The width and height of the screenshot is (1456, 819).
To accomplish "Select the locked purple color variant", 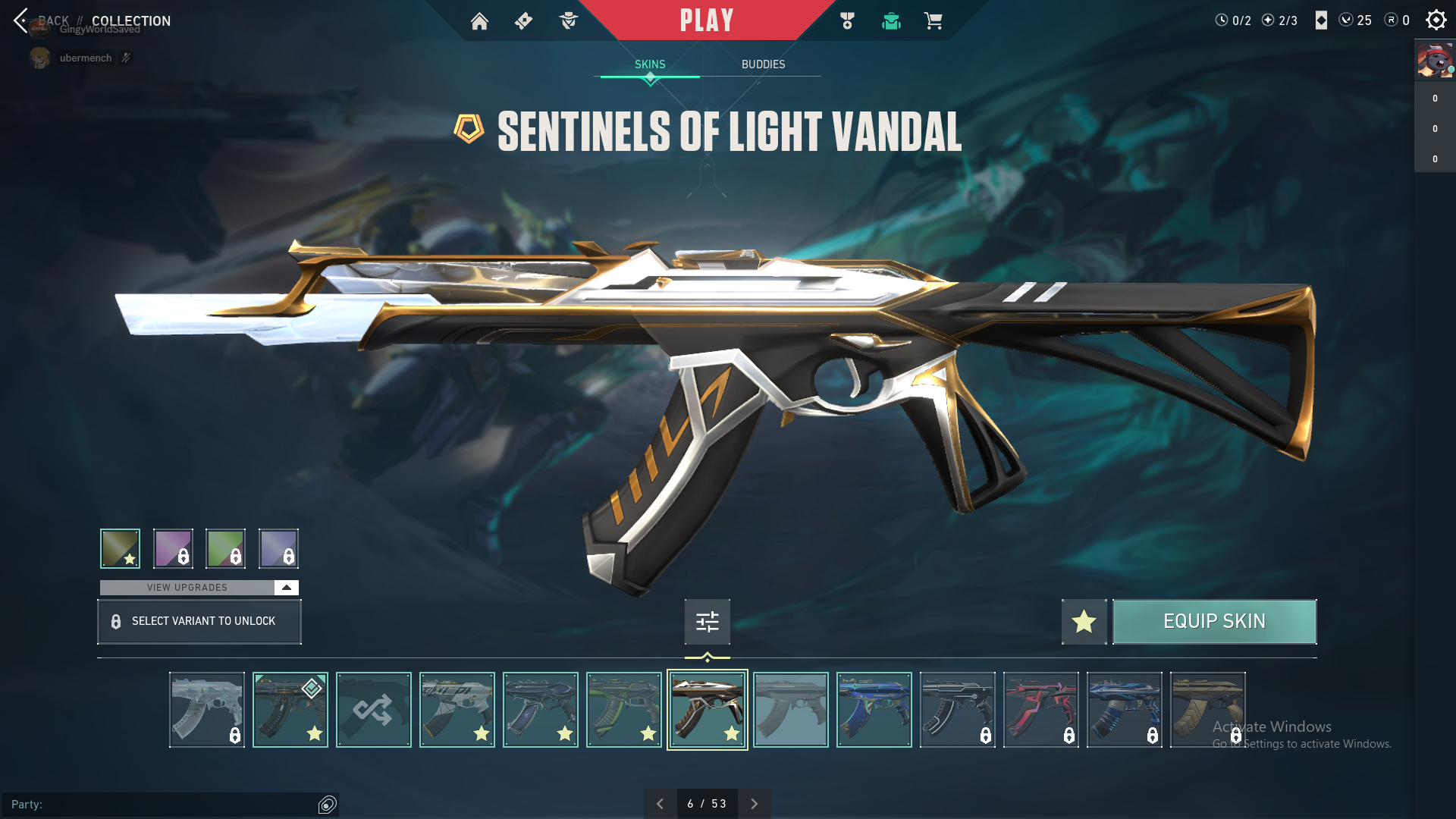I will [173, 548].
